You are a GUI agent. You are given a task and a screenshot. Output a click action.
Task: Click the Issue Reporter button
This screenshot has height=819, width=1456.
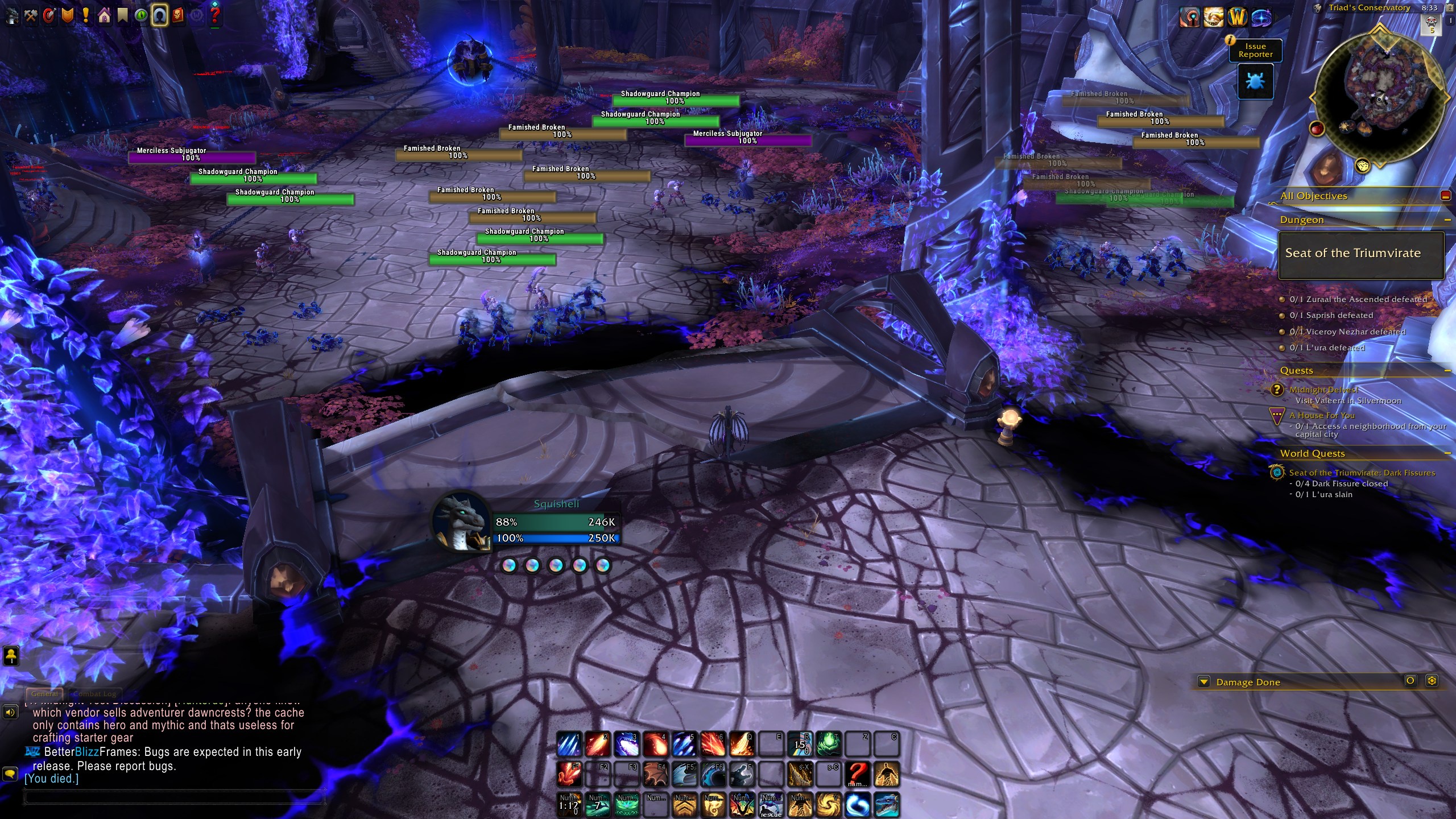pyautogui.click(x=1255, y=51)
